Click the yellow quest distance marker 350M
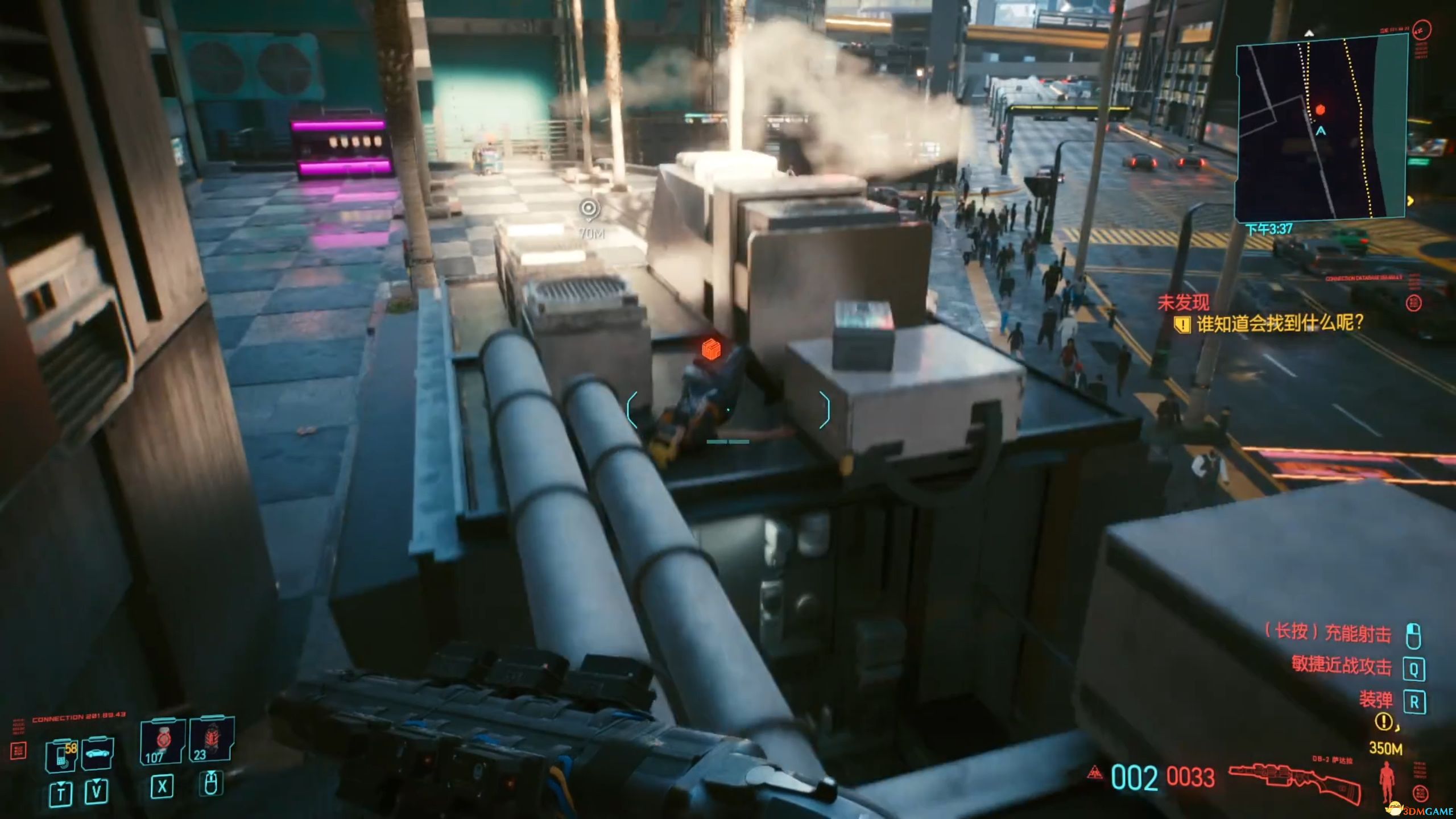The image size is (1456, 819). click(x=1385, y=748)
